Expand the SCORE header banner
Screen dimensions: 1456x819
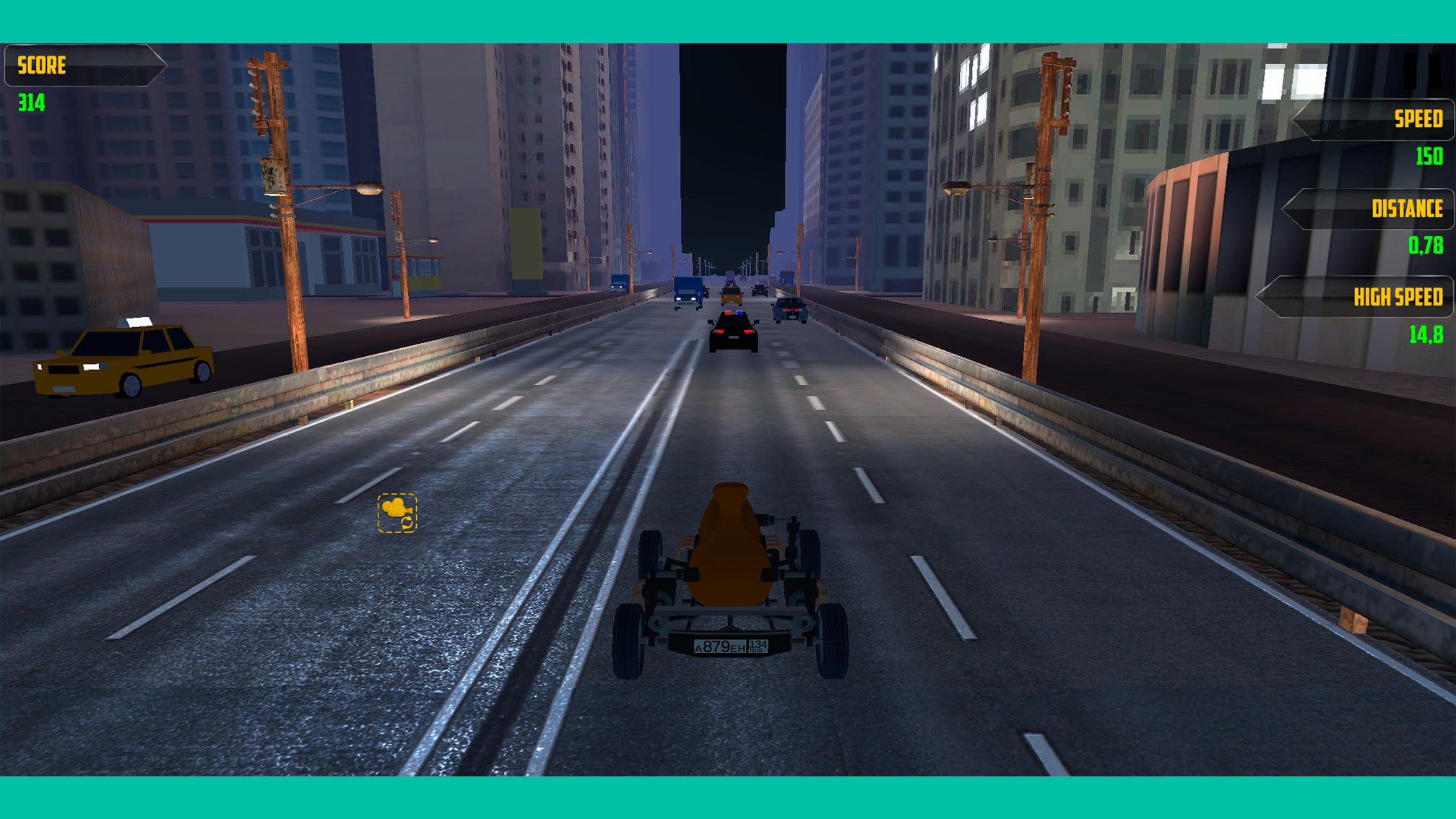[x=87, y=66]
